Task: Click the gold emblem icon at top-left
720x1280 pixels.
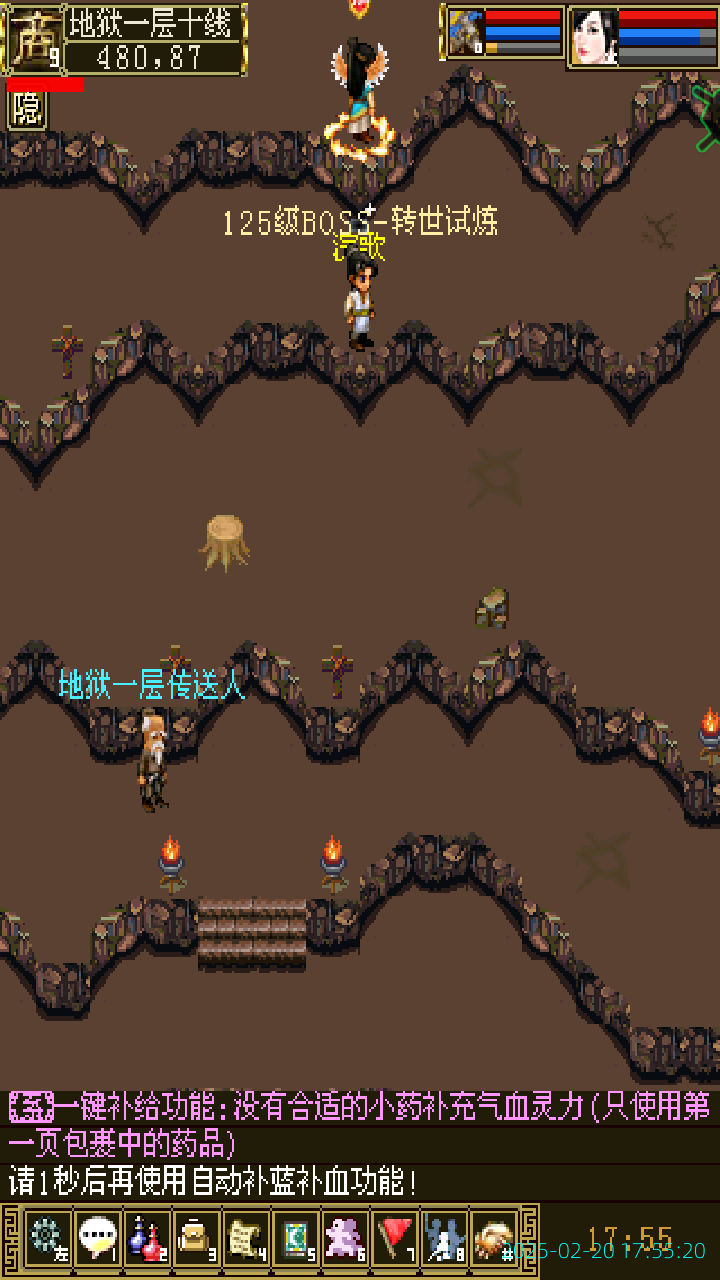Action: pyautogui.click(x=32, y=38)
